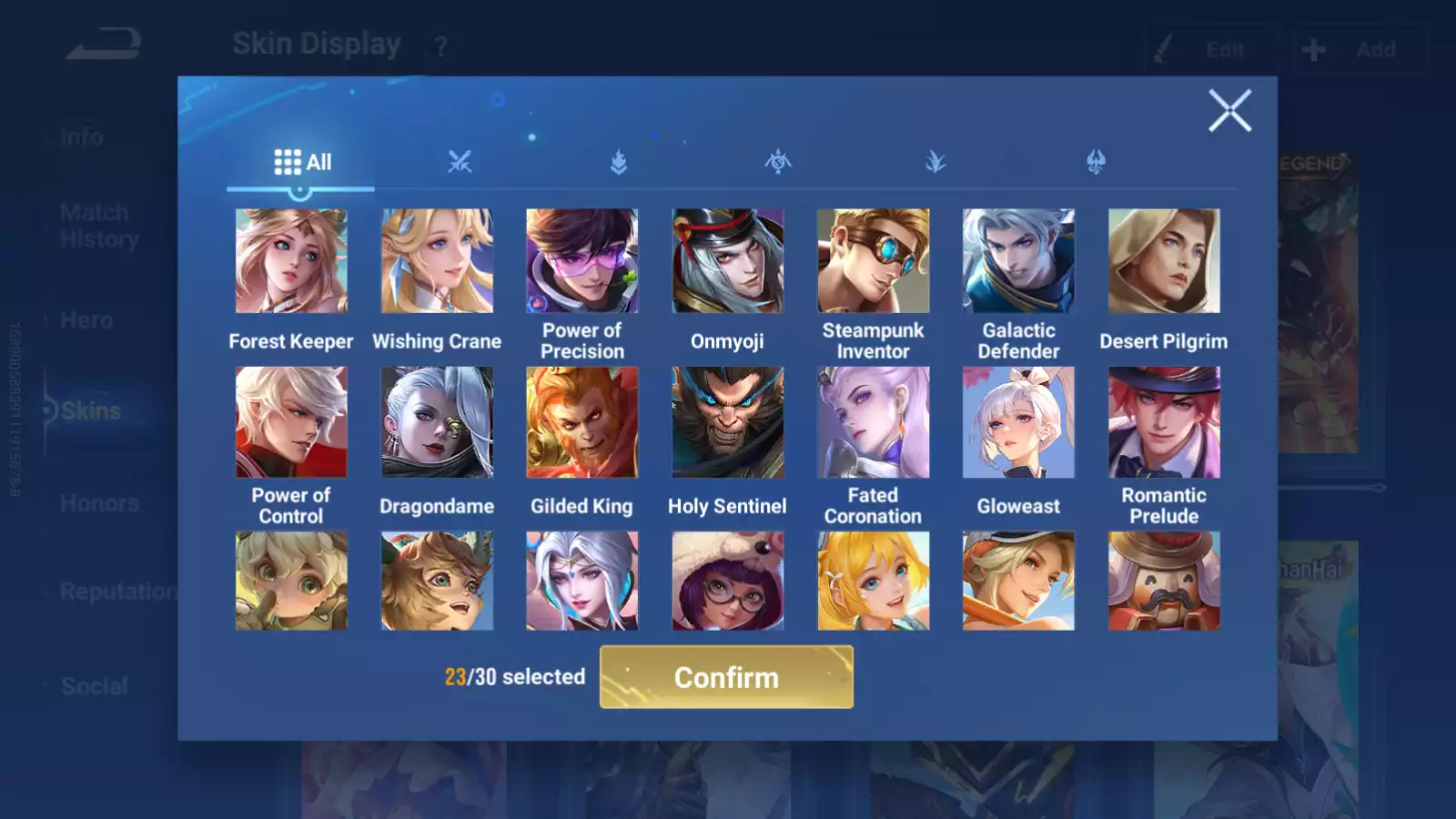
Task: Pick the Desert Pilgrim skin
Action: (1164, 261)
